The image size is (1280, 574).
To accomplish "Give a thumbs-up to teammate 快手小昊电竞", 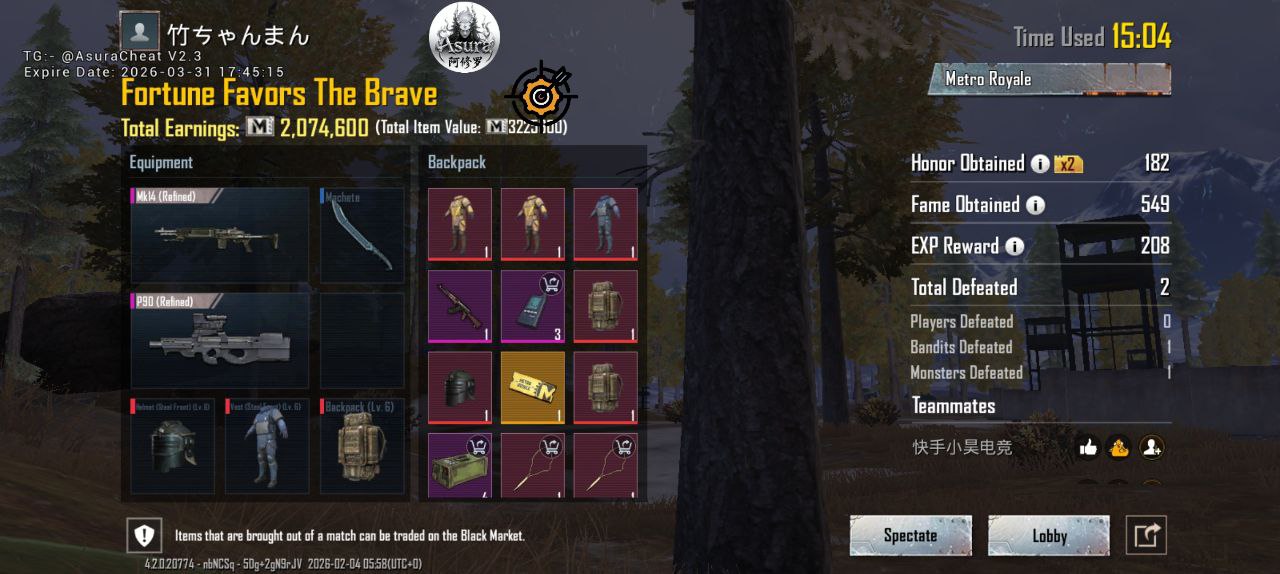I will [x=1089, y=448].
